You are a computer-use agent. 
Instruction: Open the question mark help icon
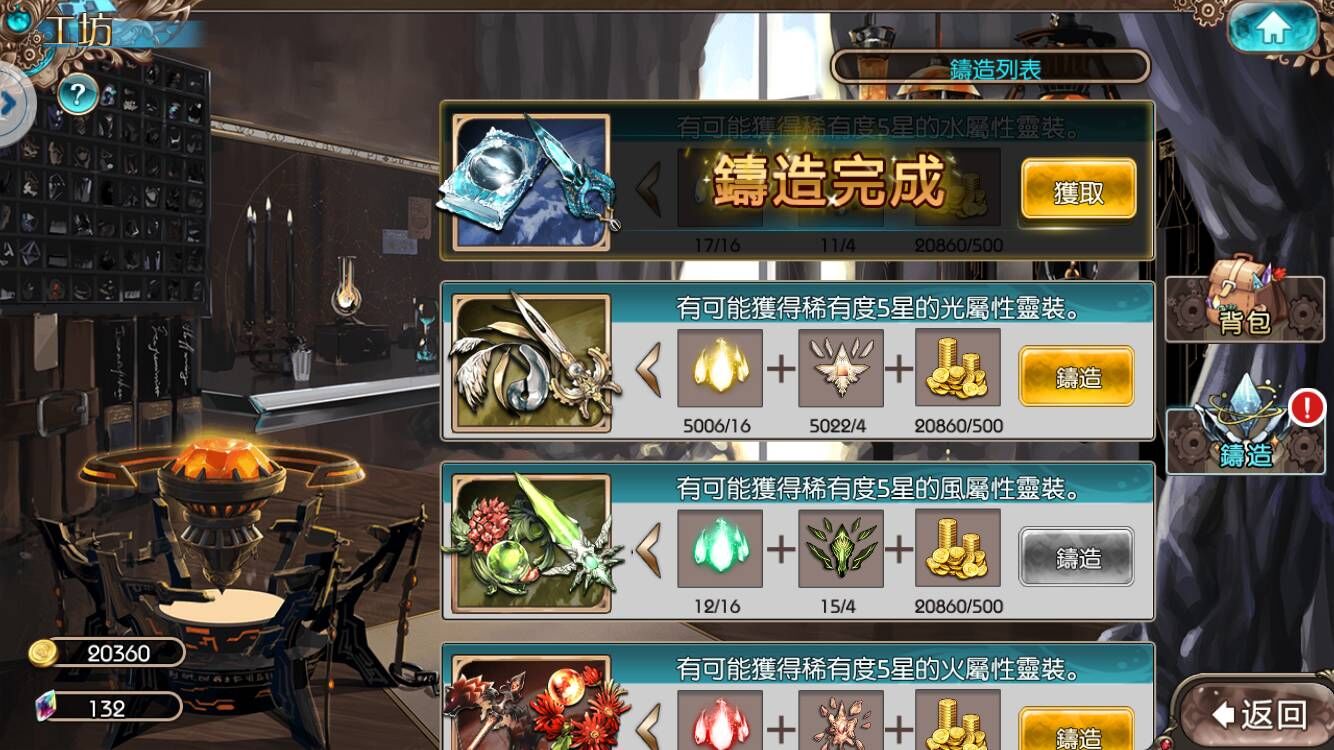[x=77, y=96]
